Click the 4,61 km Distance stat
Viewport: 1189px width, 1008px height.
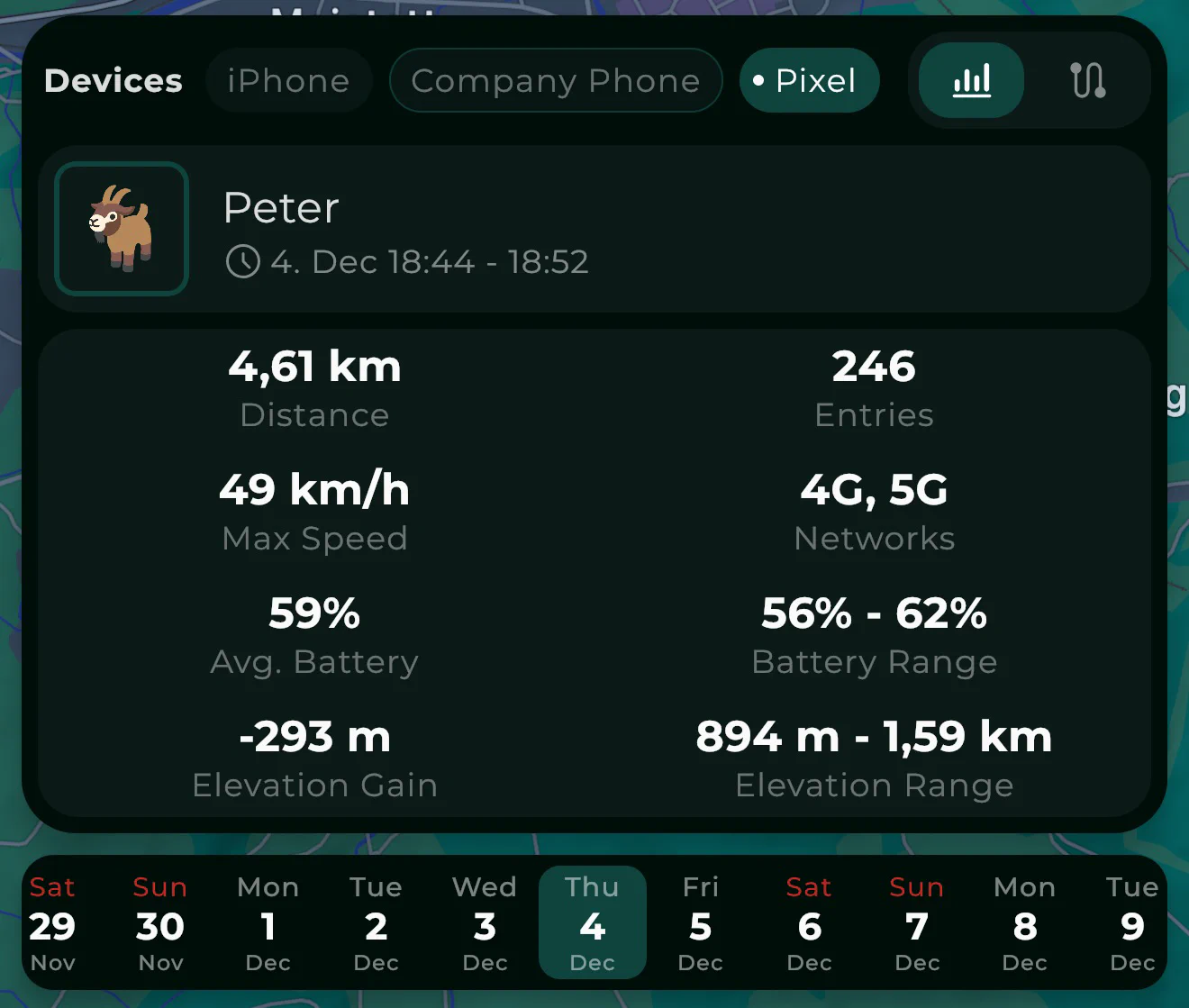314,387
